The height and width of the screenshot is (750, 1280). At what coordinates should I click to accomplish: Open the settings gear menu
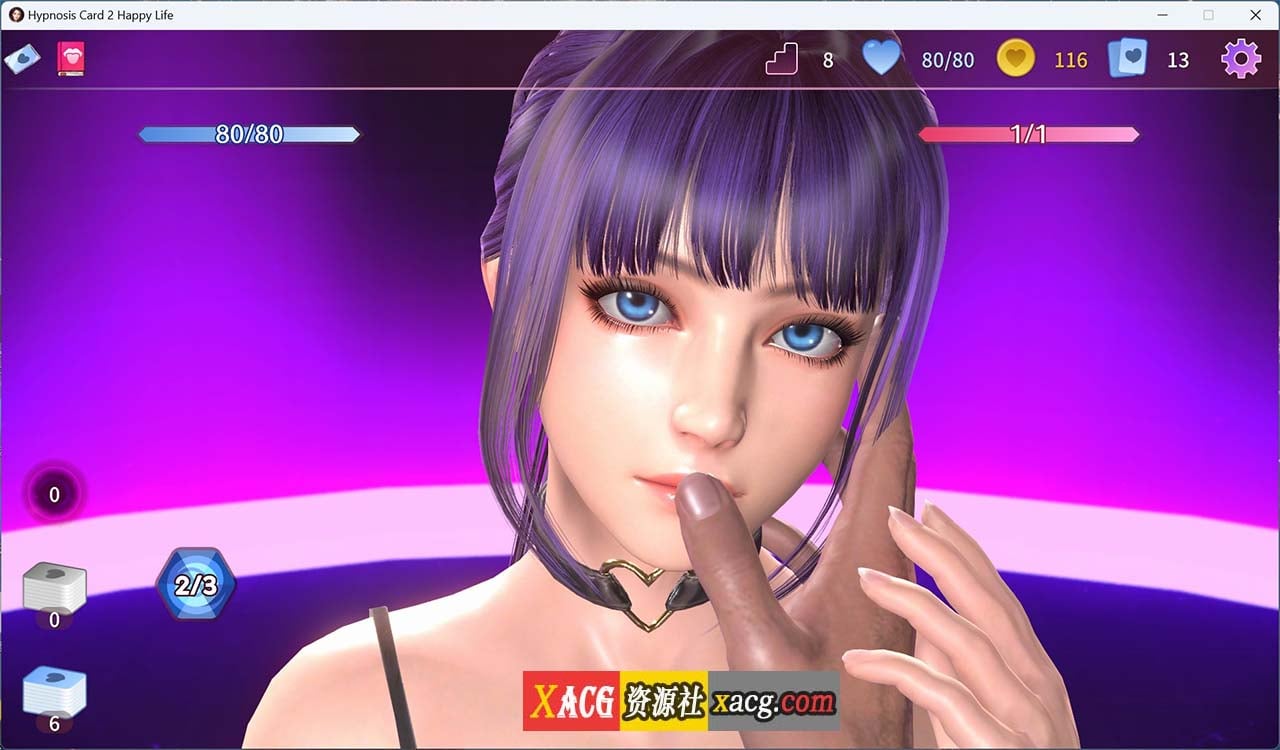pyautogui.click(x=1240, y=59)
